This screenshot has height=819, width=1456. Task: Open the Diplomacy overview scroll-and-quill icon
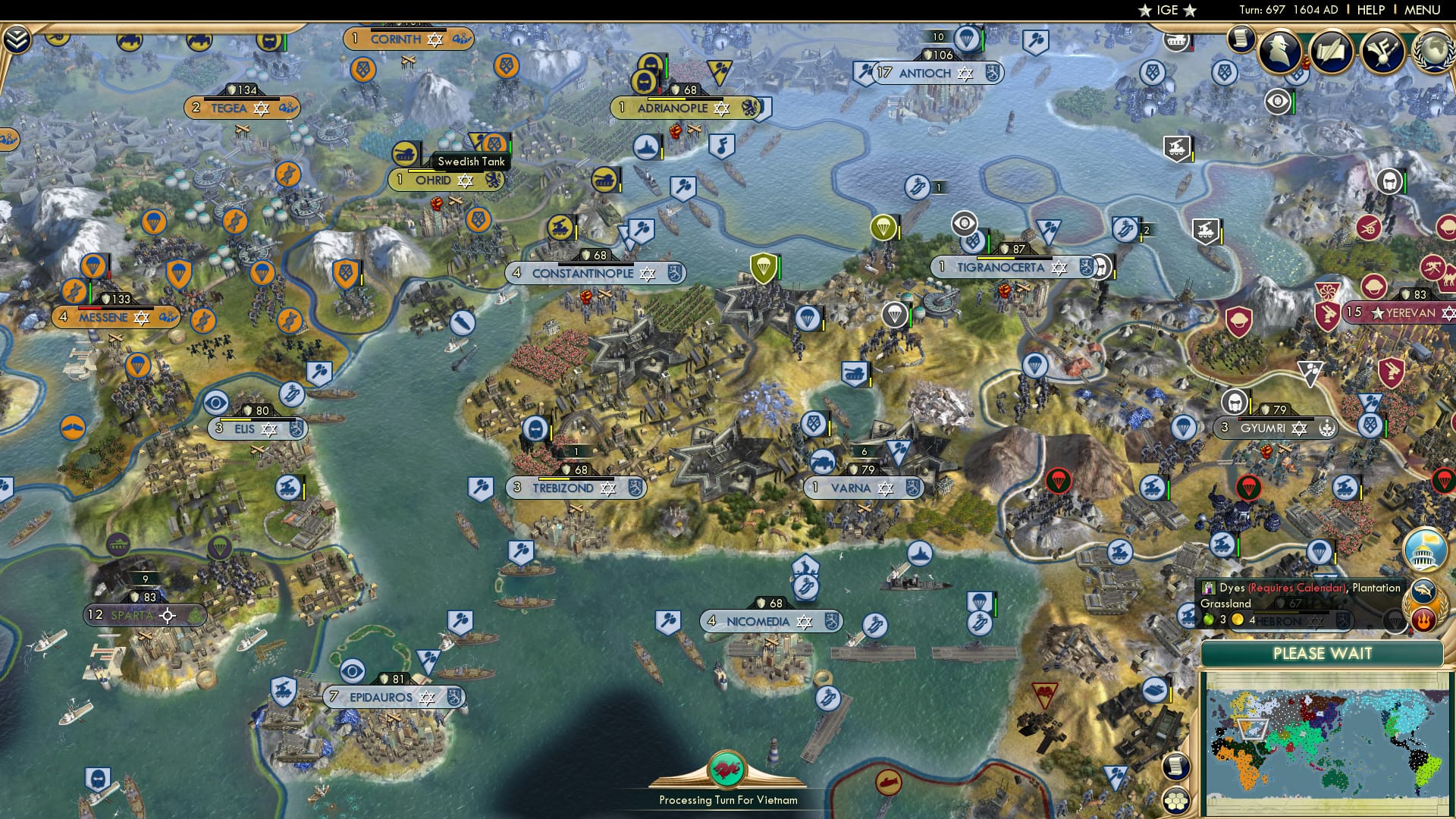pos(1332,51)
